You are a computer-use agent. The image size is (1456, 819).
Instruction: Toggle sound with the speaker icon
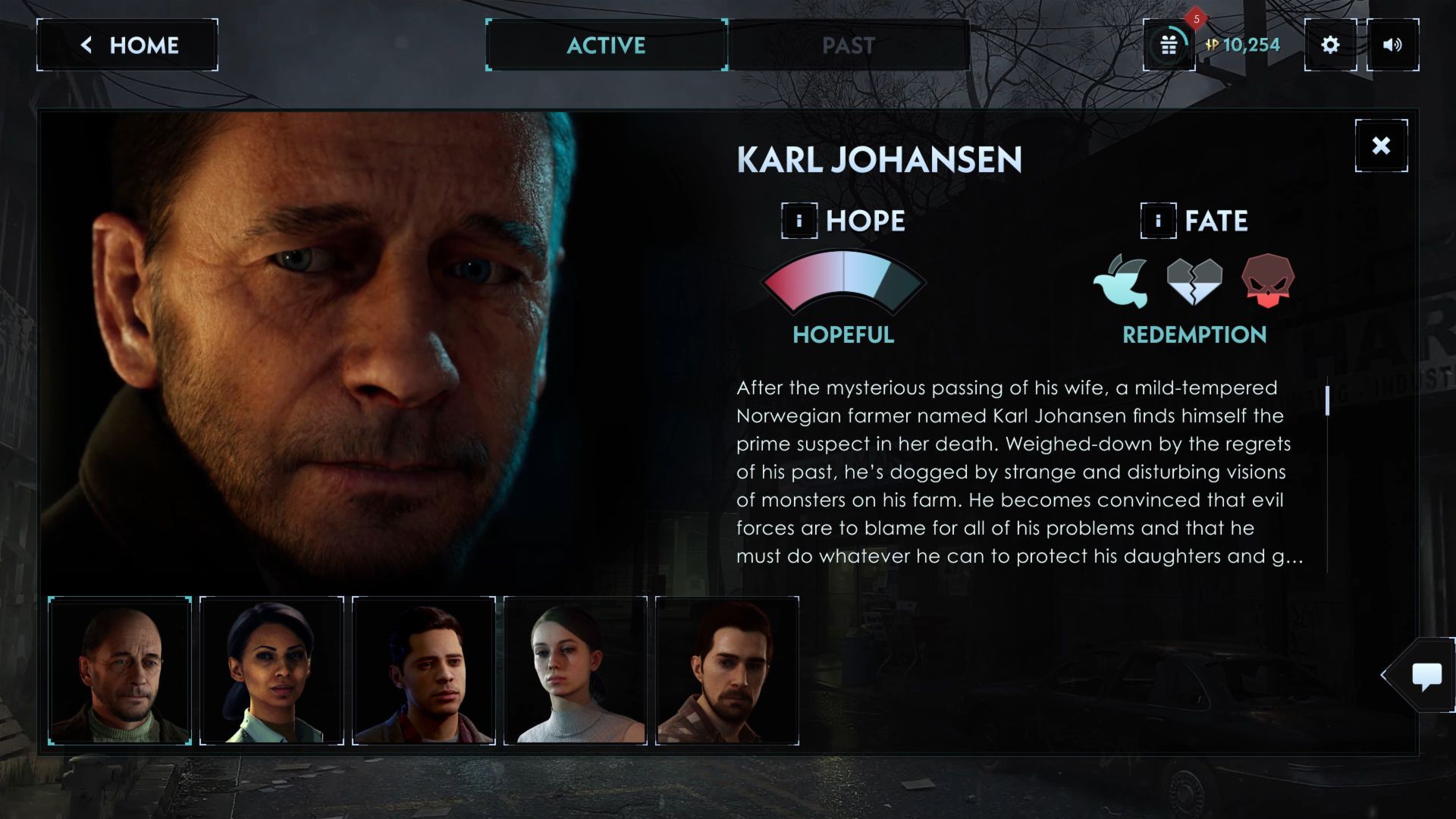(x=1392, y=45)
